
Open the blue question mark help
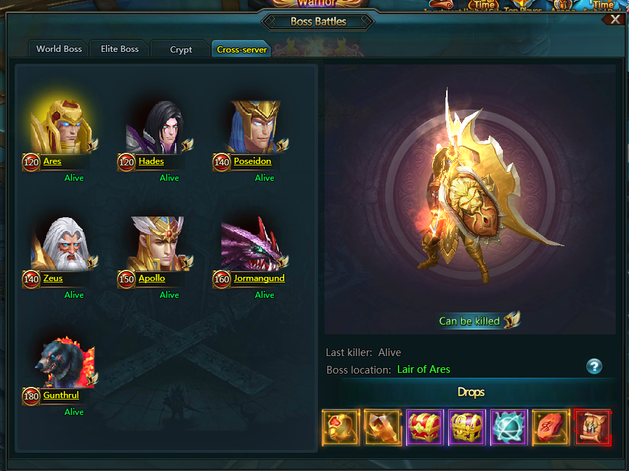[594, 367]
